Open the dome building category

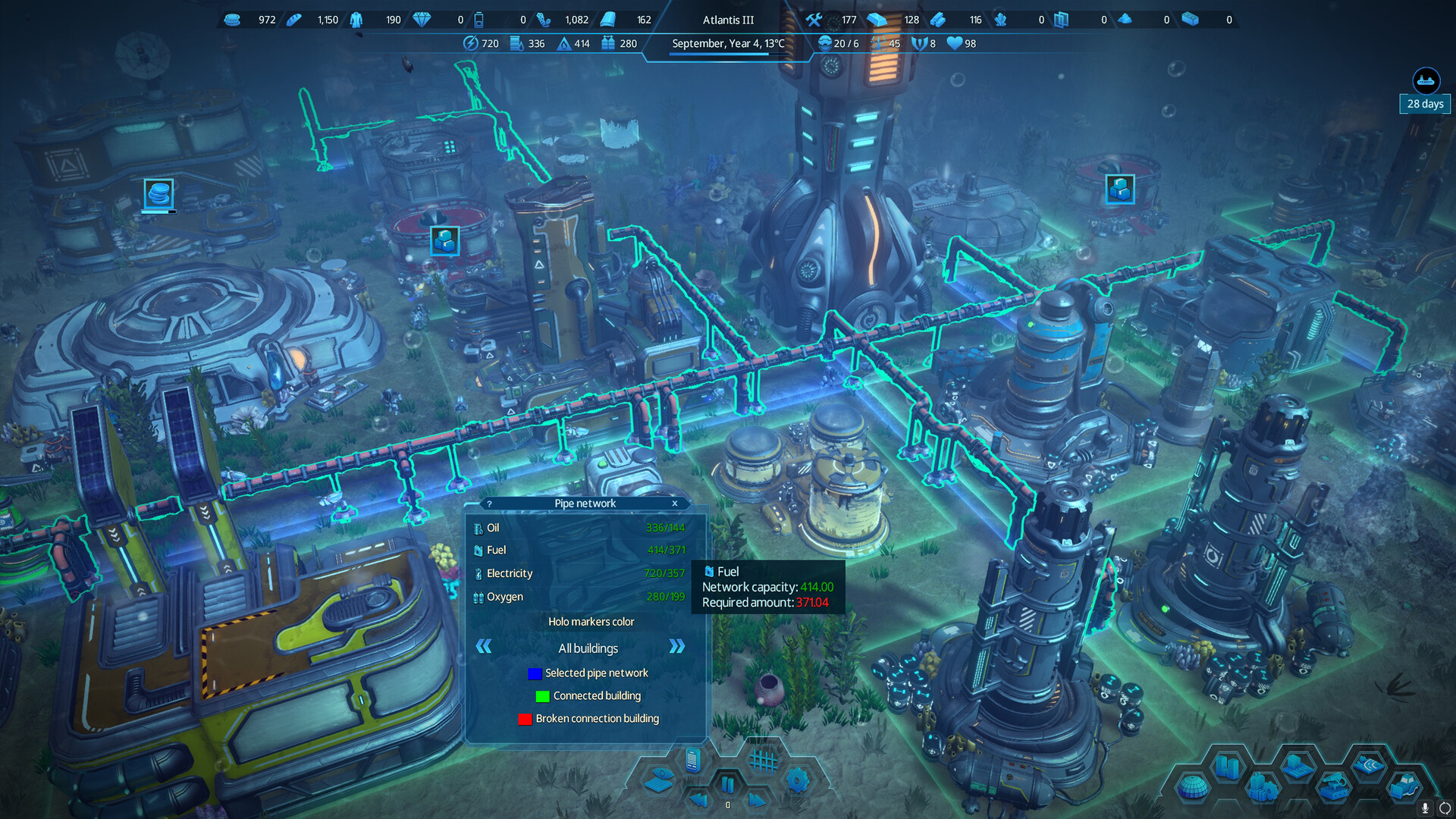pyautogui.click(x=1193, y=788)
